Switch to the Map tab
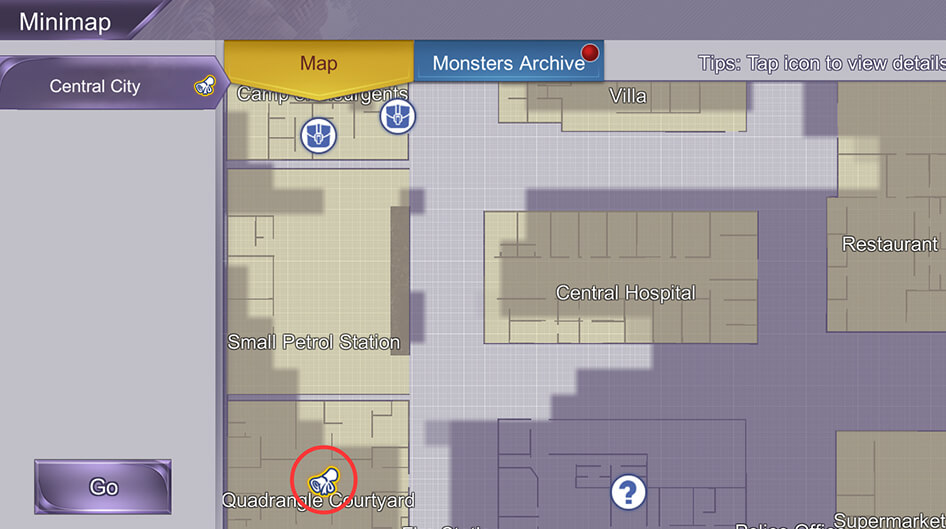 point(318,64)
